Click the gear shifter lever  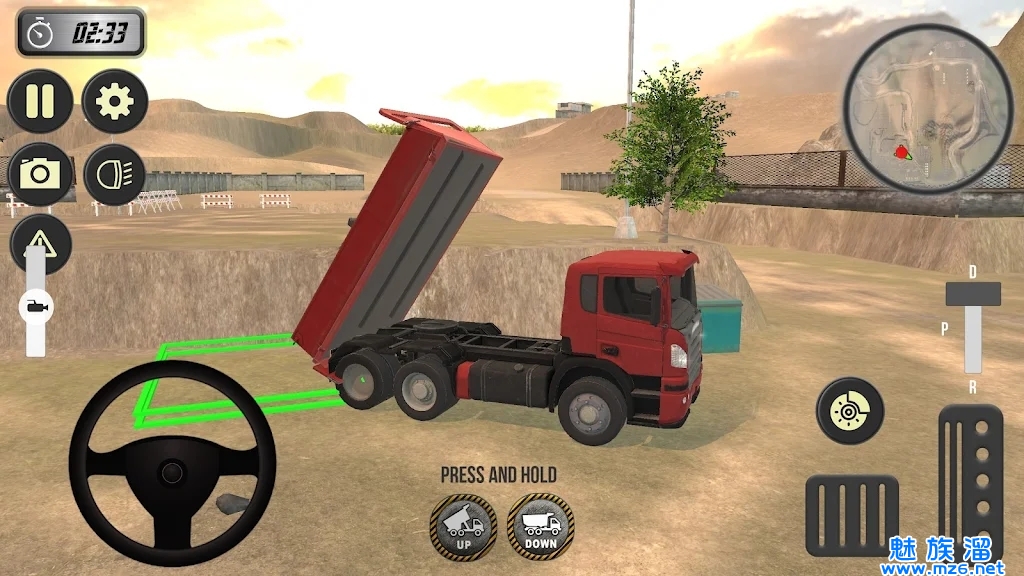tap(973, 295)
